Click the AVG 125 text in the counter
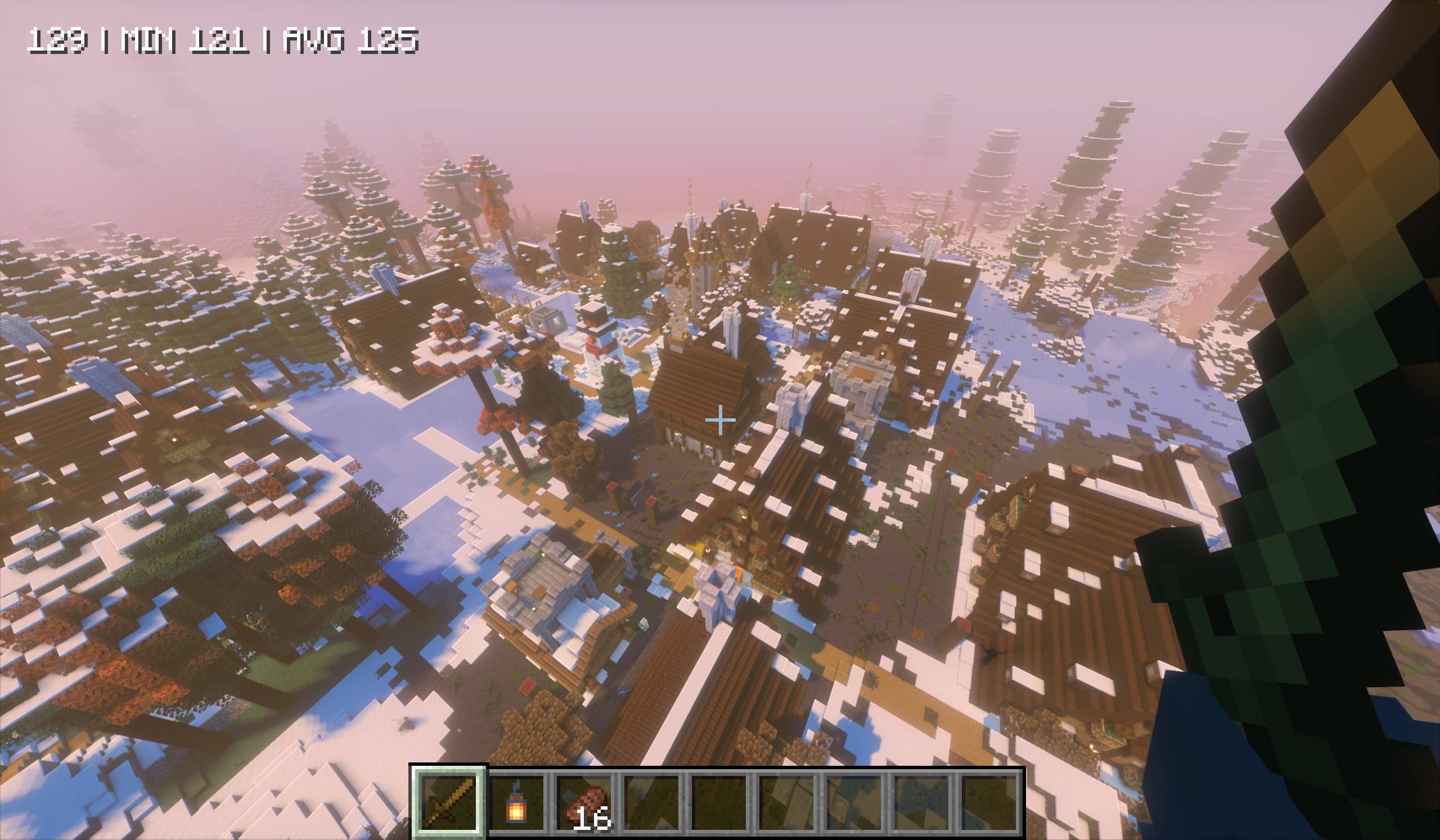This screenshot has height=840, width=1440. tap(352, 41)
